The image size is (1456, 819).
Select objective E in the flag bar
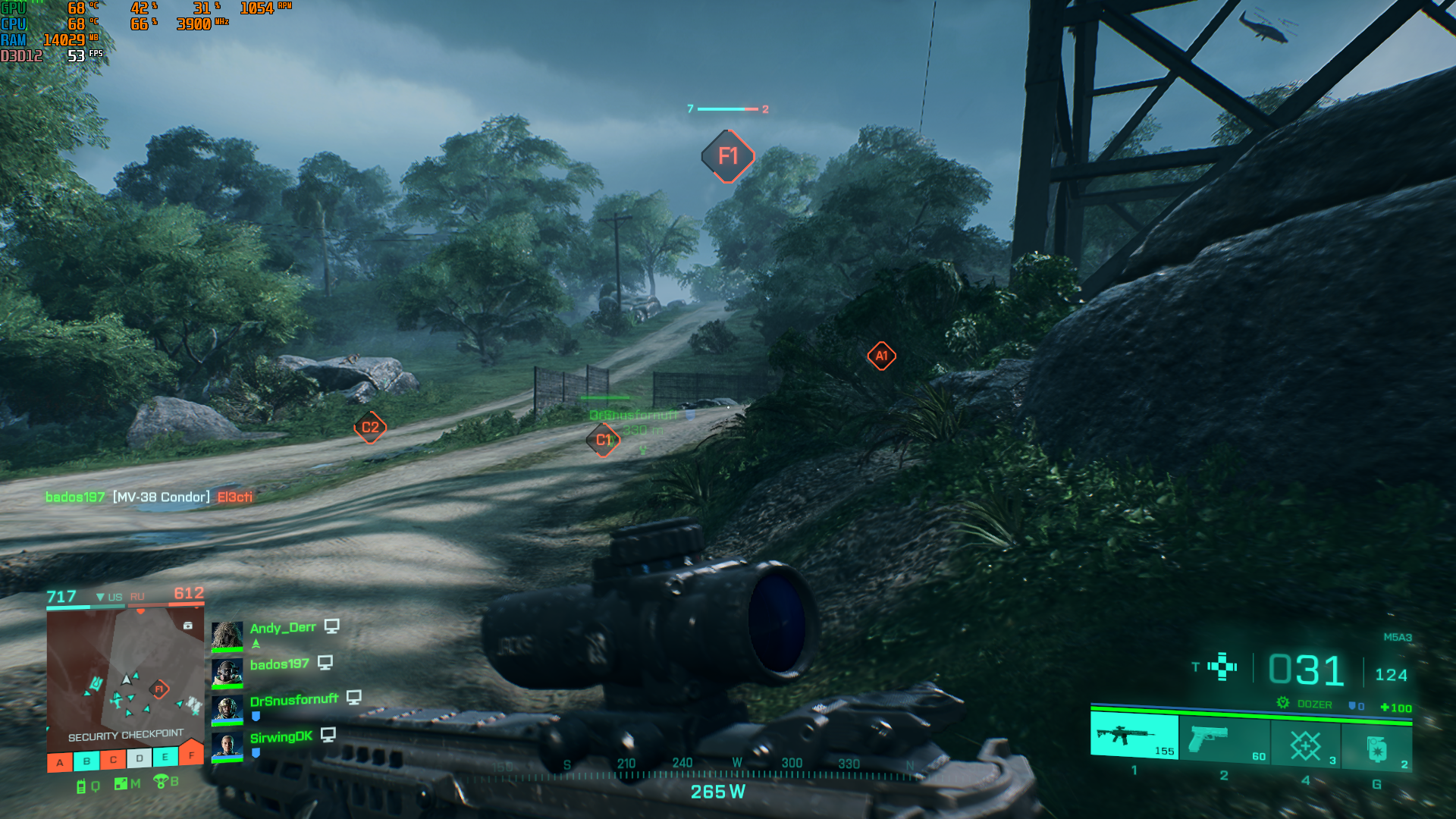pos(165,757)
